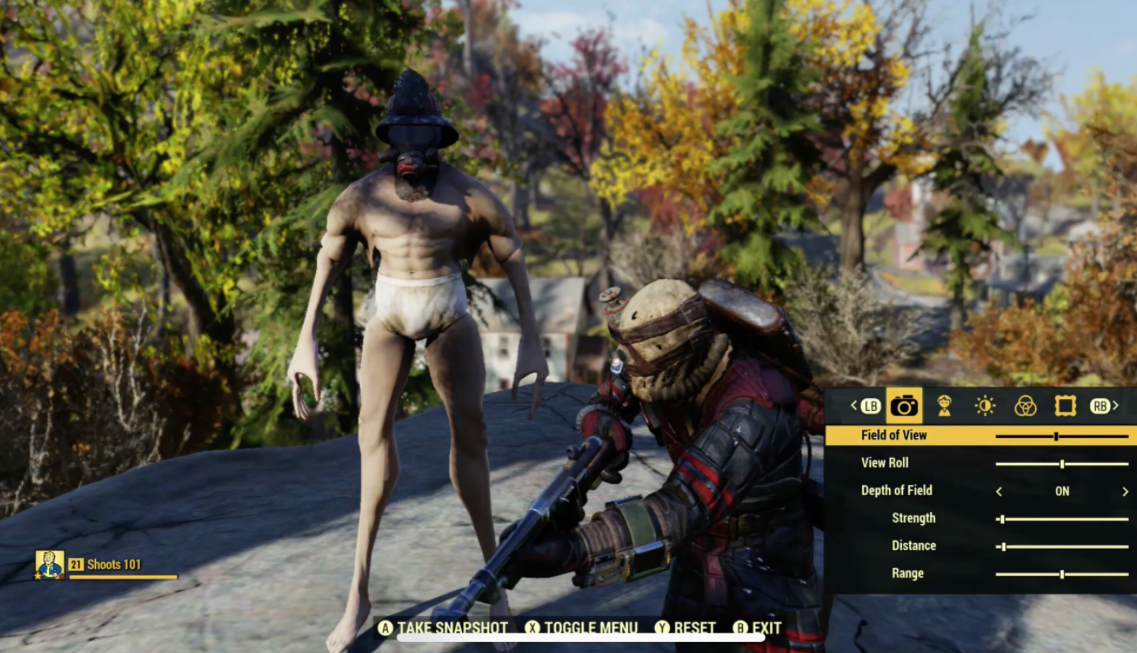Adjust the Range slider
Screen dimensions: 1137x653
tap(1061, 574)
